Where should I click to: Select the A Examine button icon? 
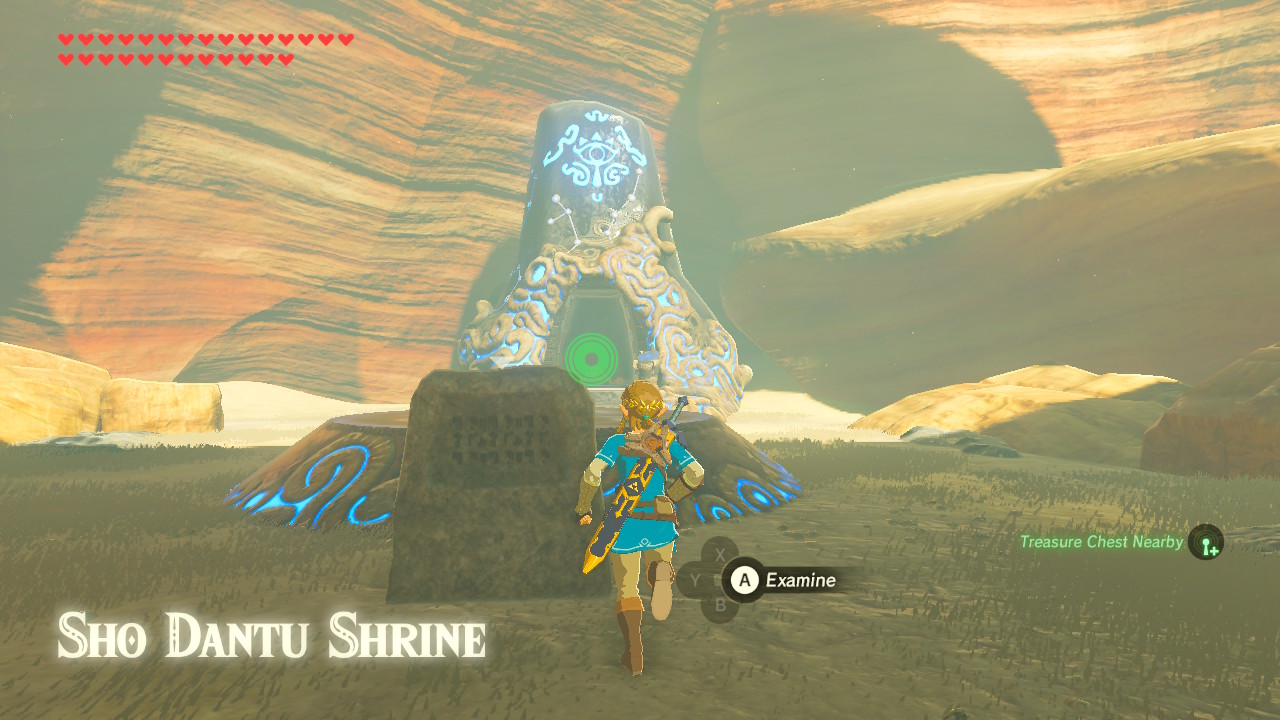tap(745, 580)
